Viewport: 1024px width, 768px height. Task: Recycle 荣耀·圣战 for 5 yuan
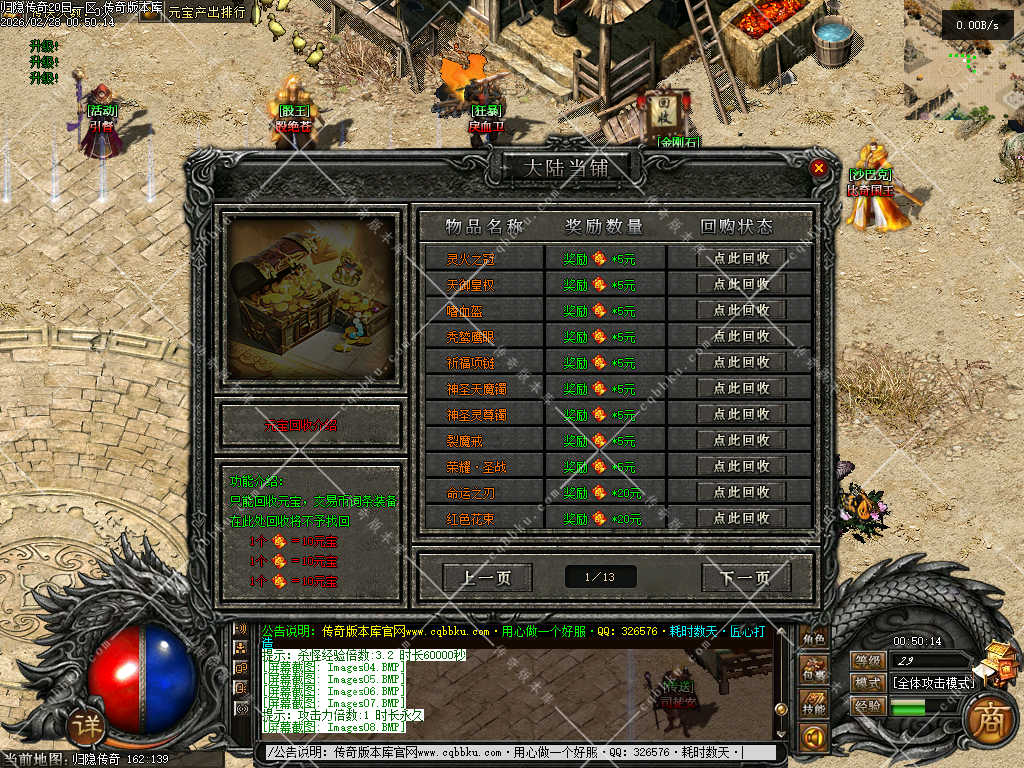click(741, 466)
